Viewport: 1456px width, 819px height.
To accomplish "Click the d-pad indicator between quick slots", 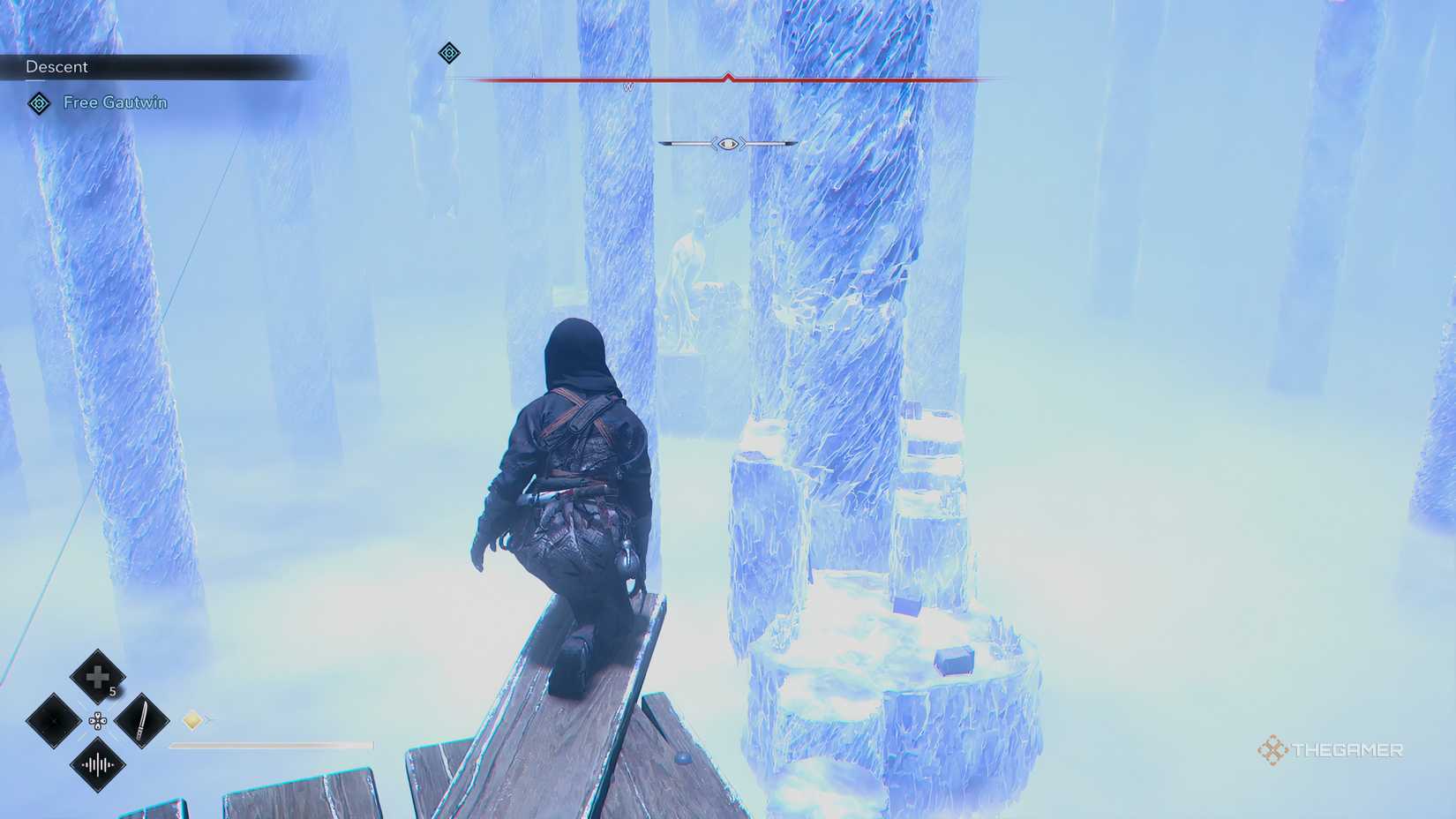I will pos(98,720).
